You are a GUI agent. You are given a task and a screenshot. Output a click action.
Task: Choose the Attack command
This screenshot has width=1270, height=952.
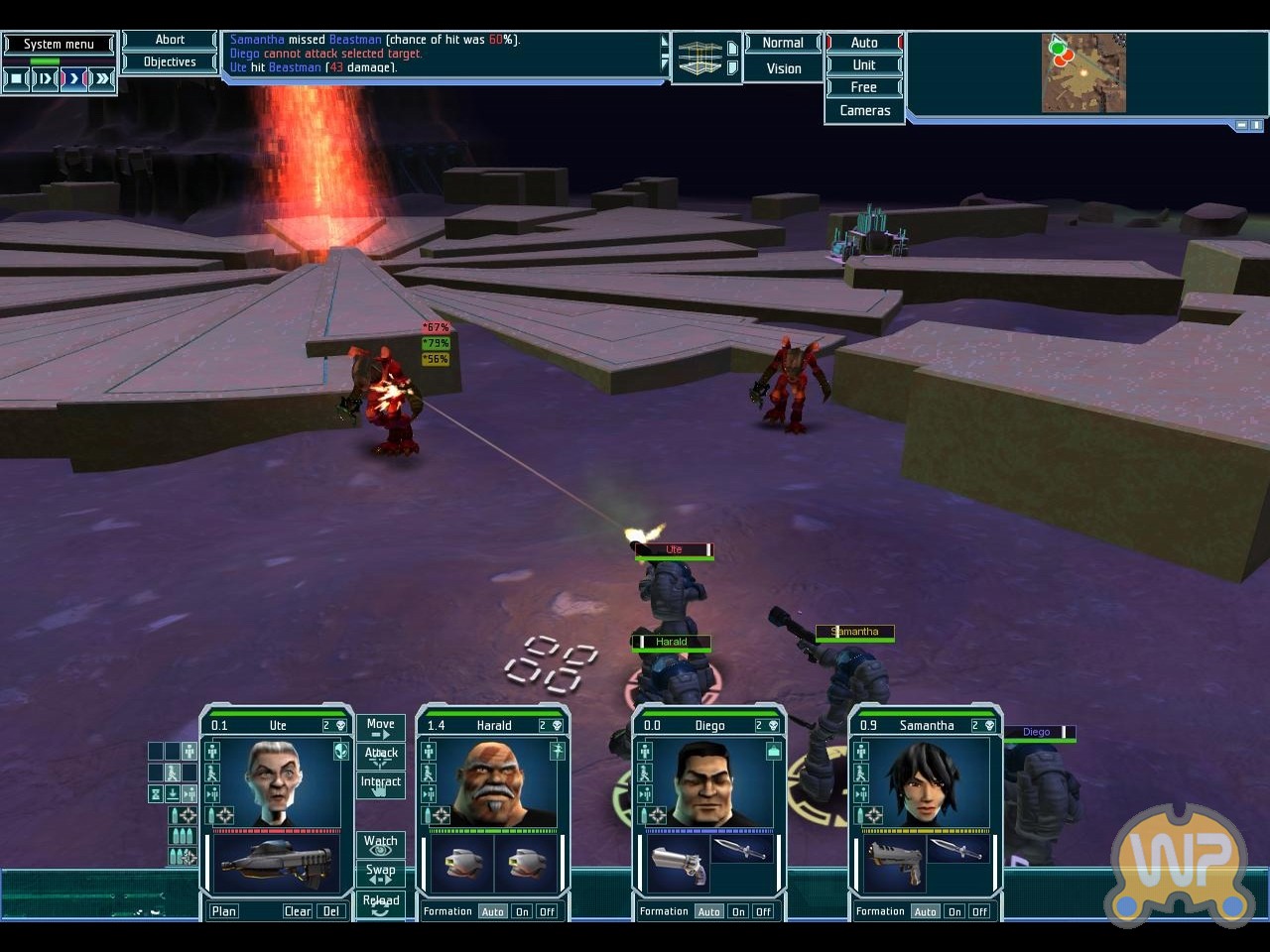click(380, 756)
